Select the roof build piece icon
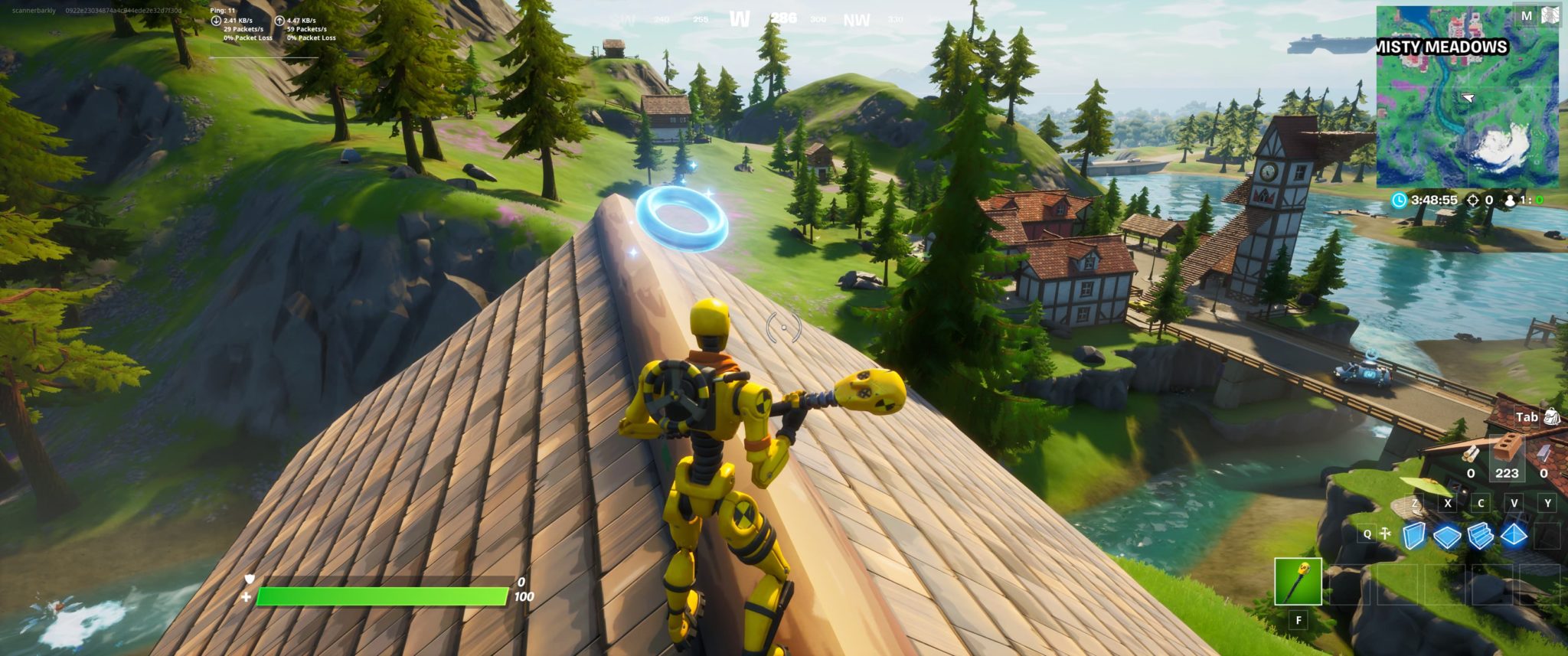This screenshot has width=1568, height=656. [x=1514, y=536]
